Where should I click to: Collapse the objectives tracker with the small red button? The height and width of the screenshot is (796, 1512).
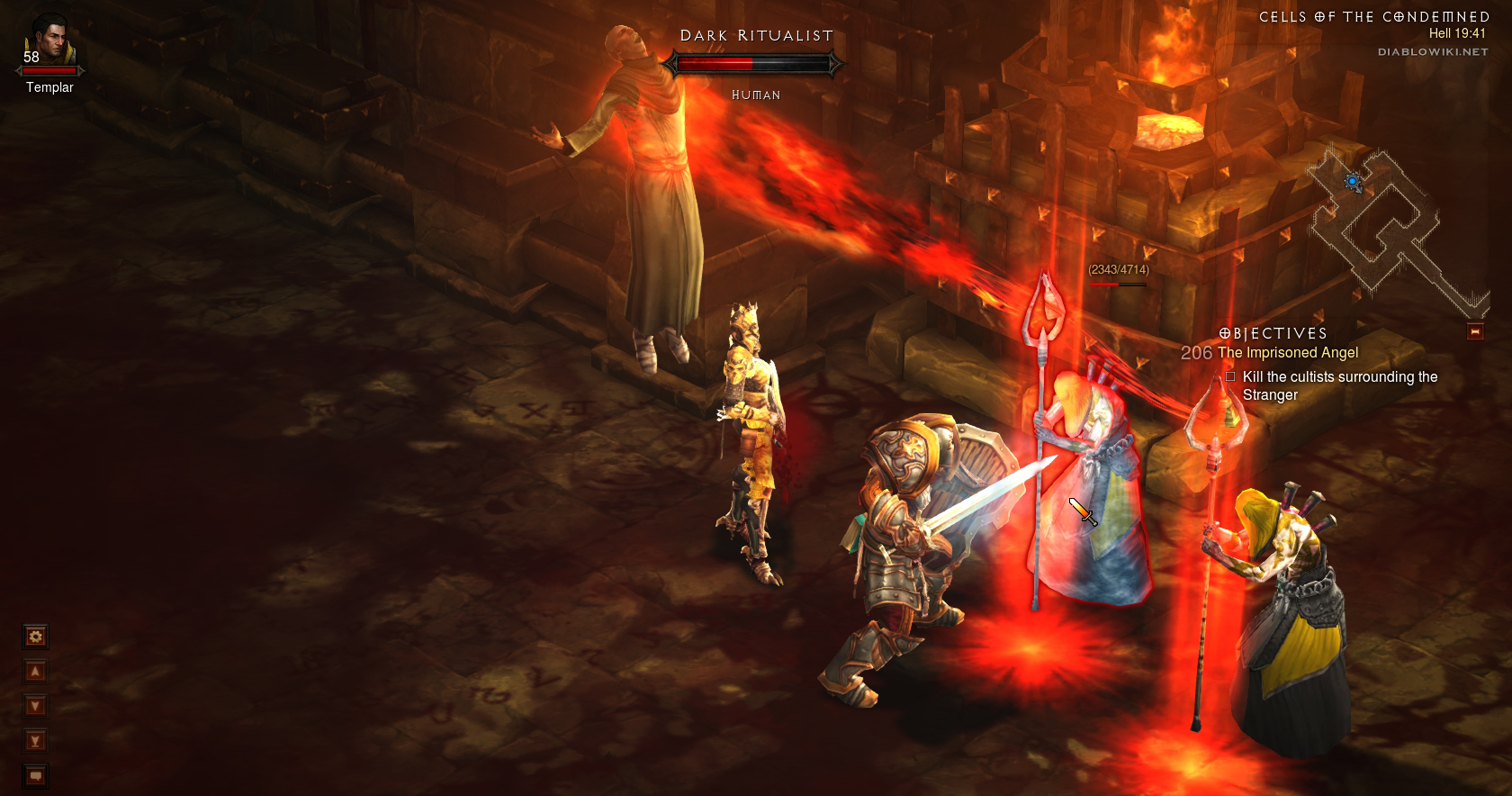point(1475,331)
